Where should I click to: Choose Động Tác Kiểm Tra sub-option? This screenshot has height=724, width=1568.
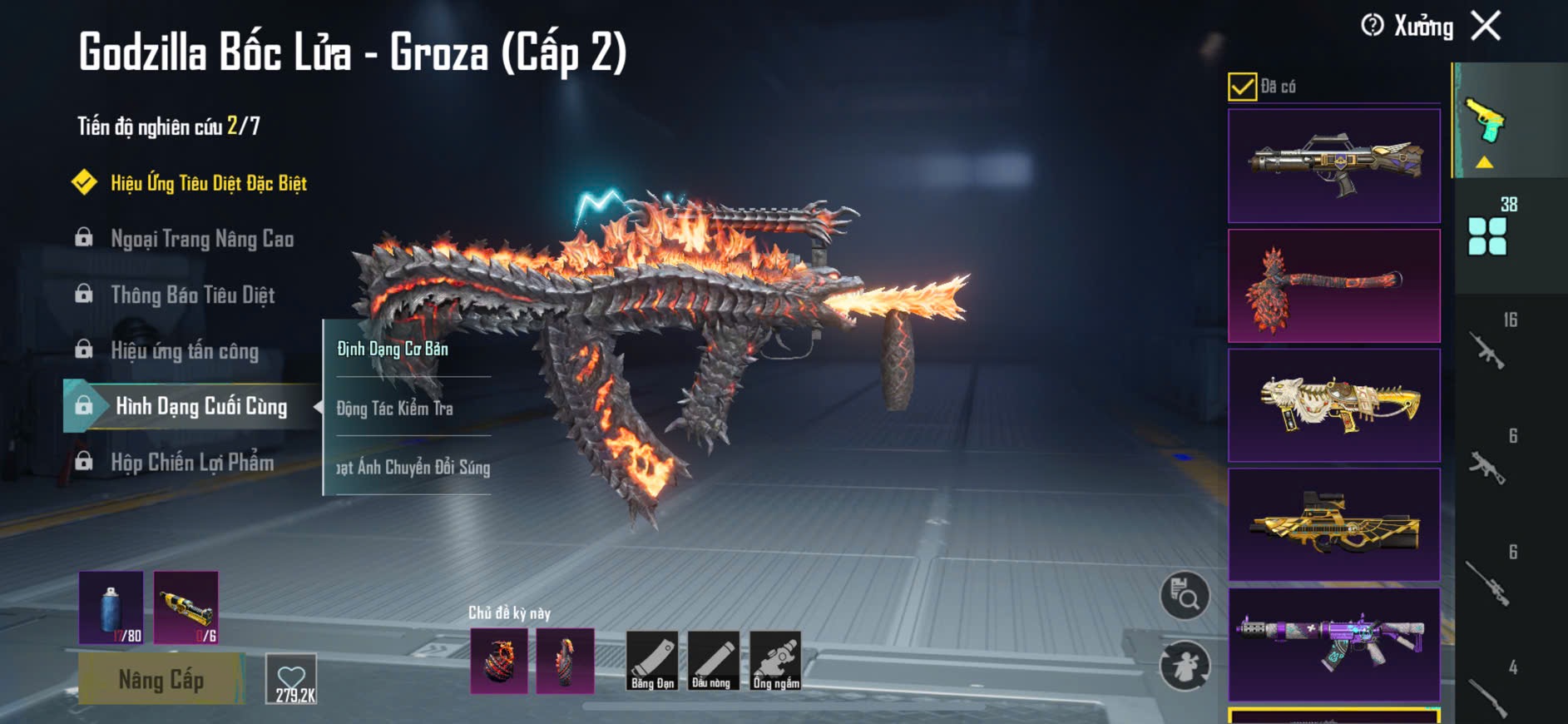click(395, 408)
